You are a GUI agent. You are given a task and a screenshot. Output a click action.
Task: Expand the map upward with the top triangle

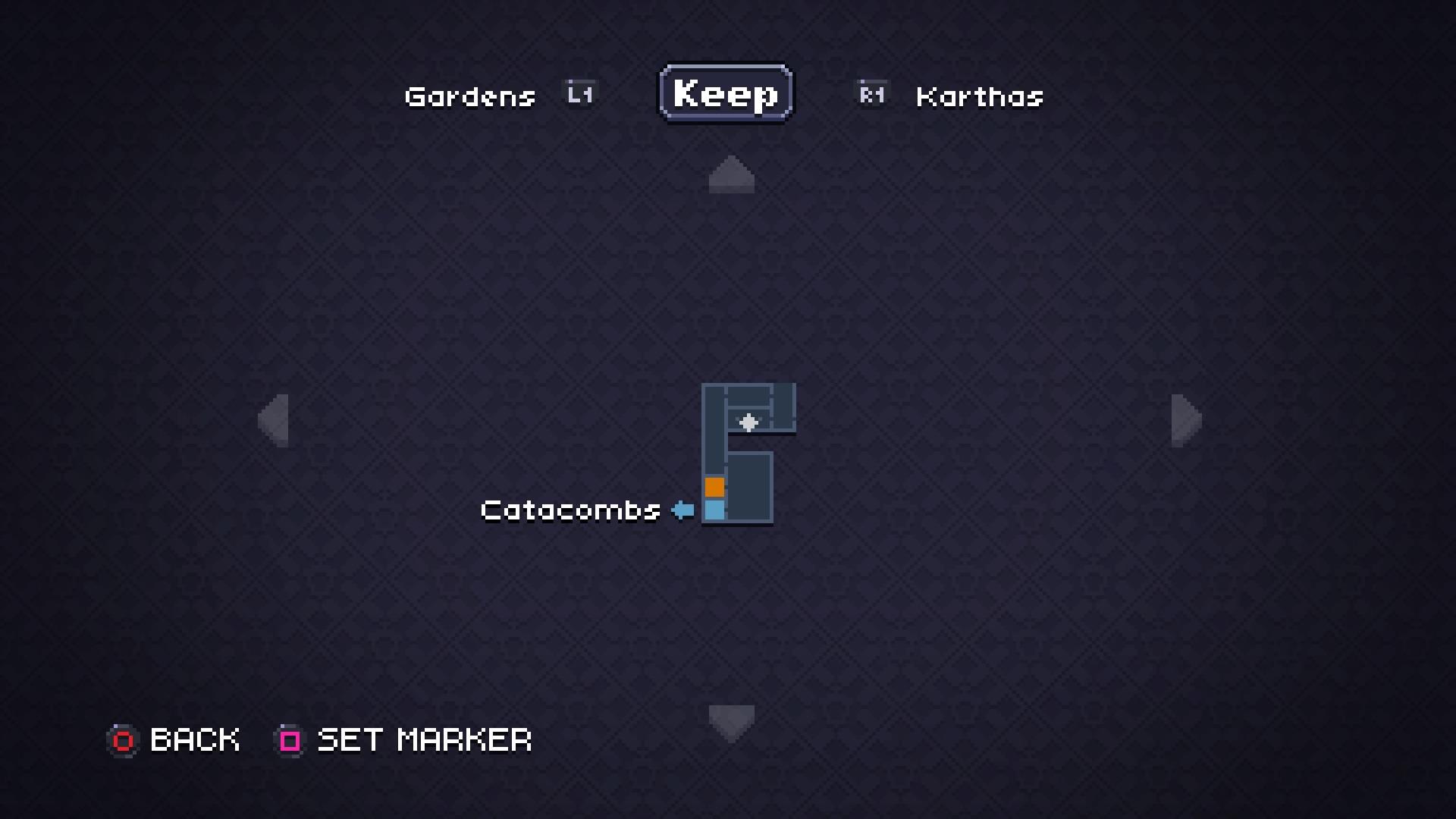[x=730, y=174]
